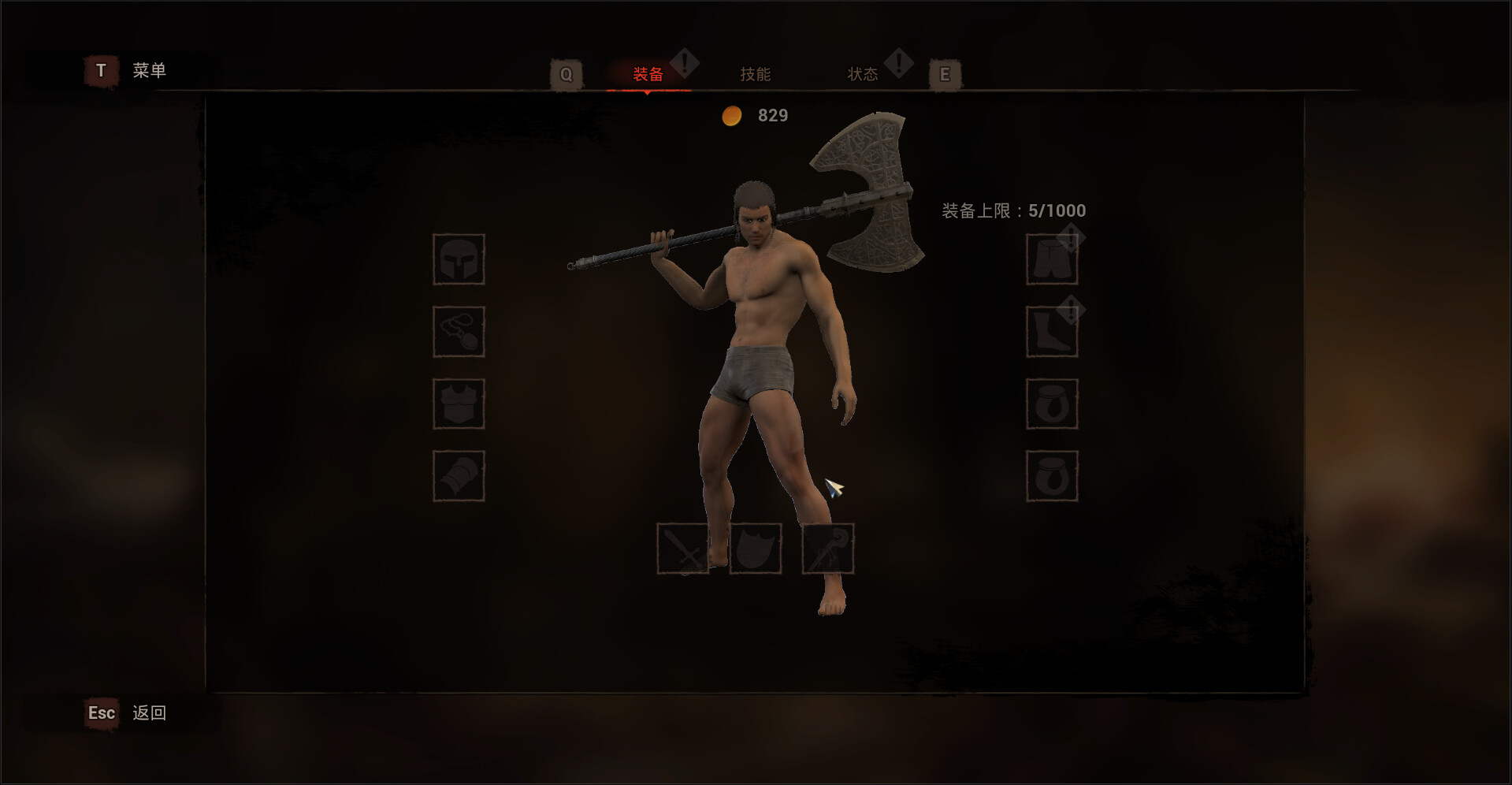Select the helmet equipment slot
This screenshot has height=785, width=1512.
click(x=459, y=261)
